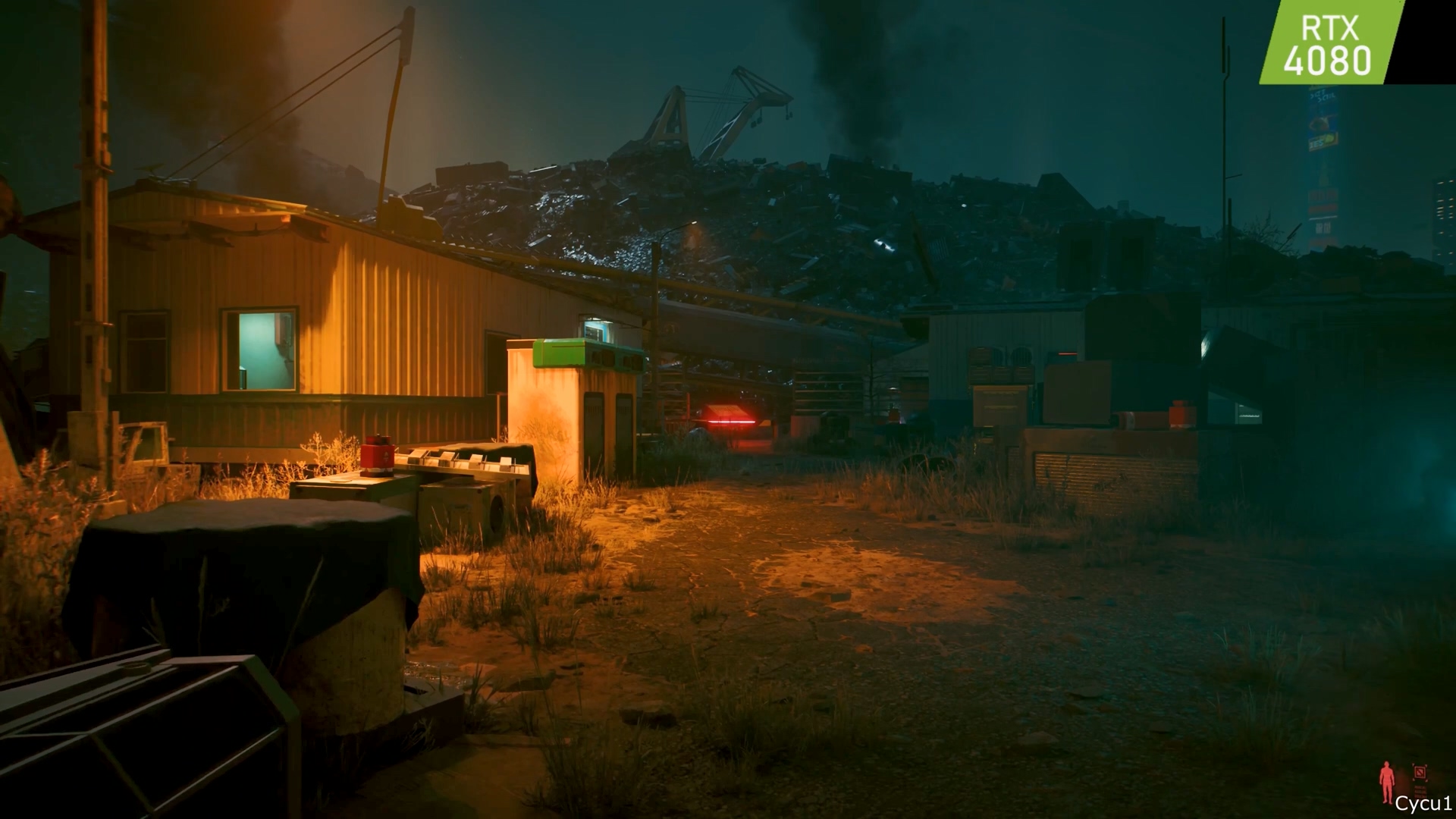The width and height of the screenshot is (1456, 819).
Task: Select the red framed weapon slot icon
Action: (1420, 773)
